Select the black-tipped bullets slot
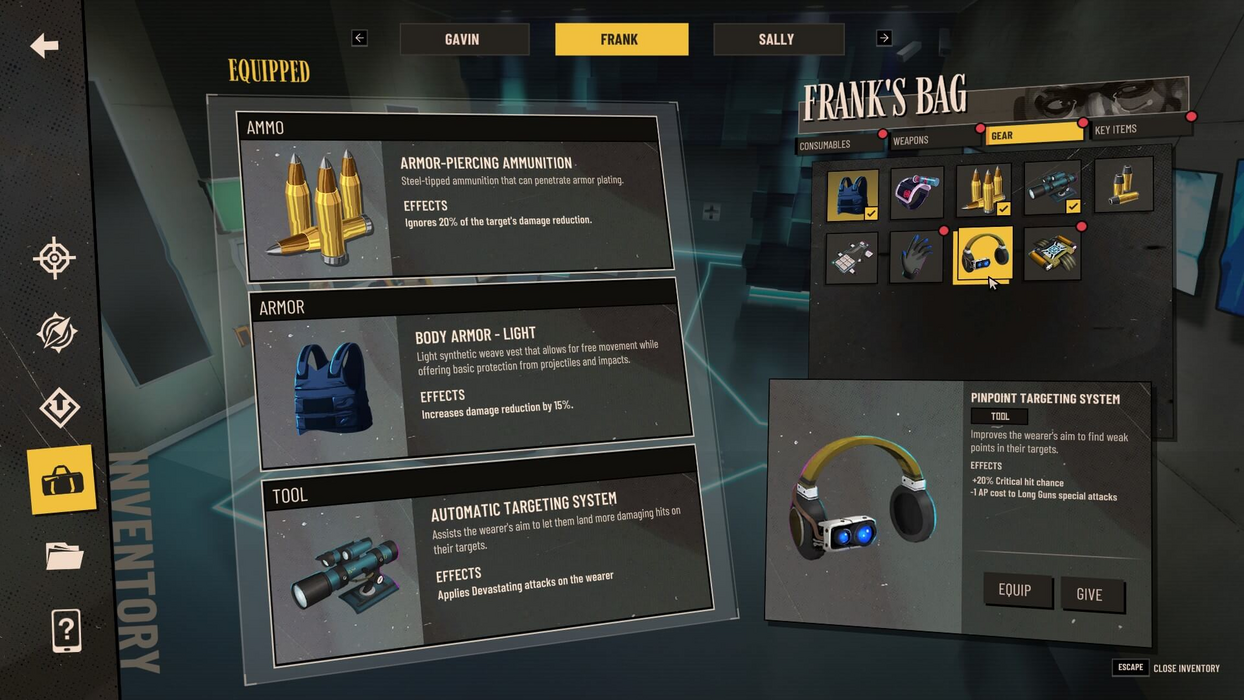1244x700 pixels. click(x=1123, y=185)
